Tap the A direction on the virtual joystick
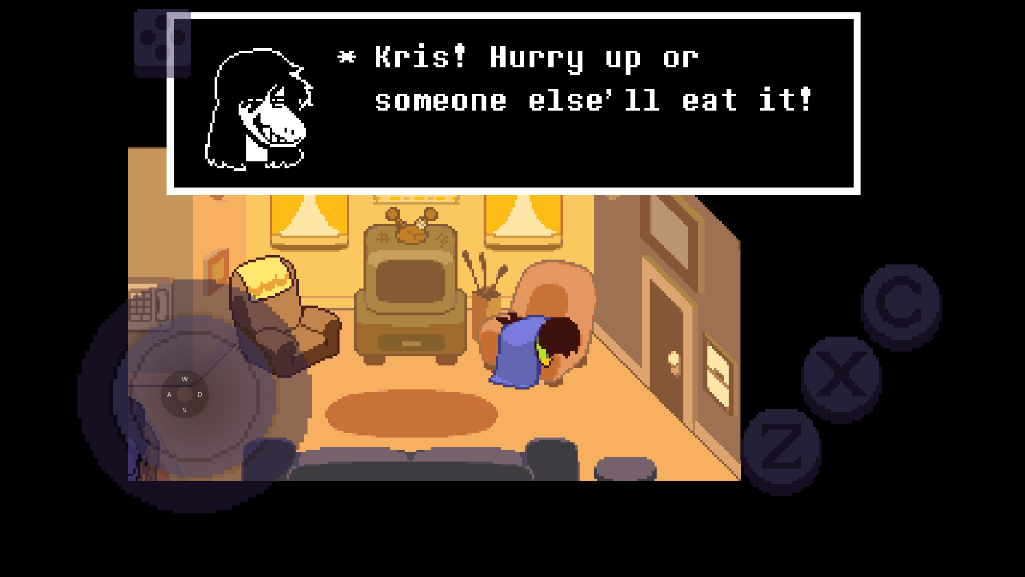Viewport: 1025px width, 577px height. (169, 395)
